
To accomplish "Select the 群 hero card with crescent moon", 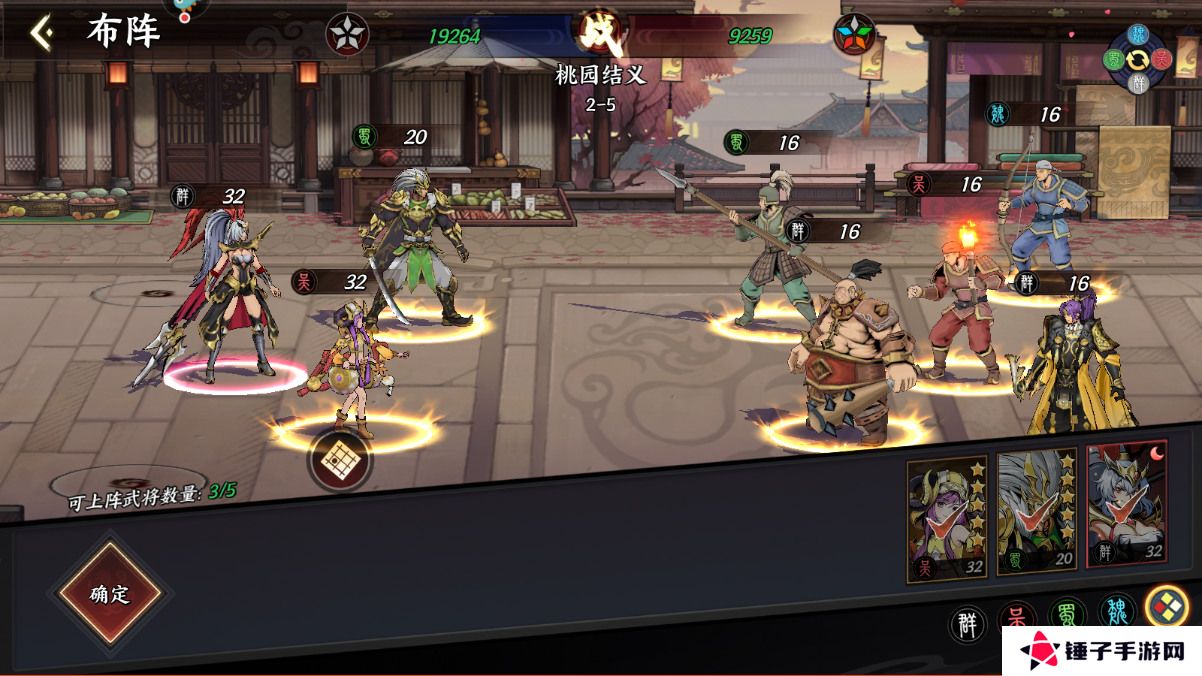I will [1126, 505].
